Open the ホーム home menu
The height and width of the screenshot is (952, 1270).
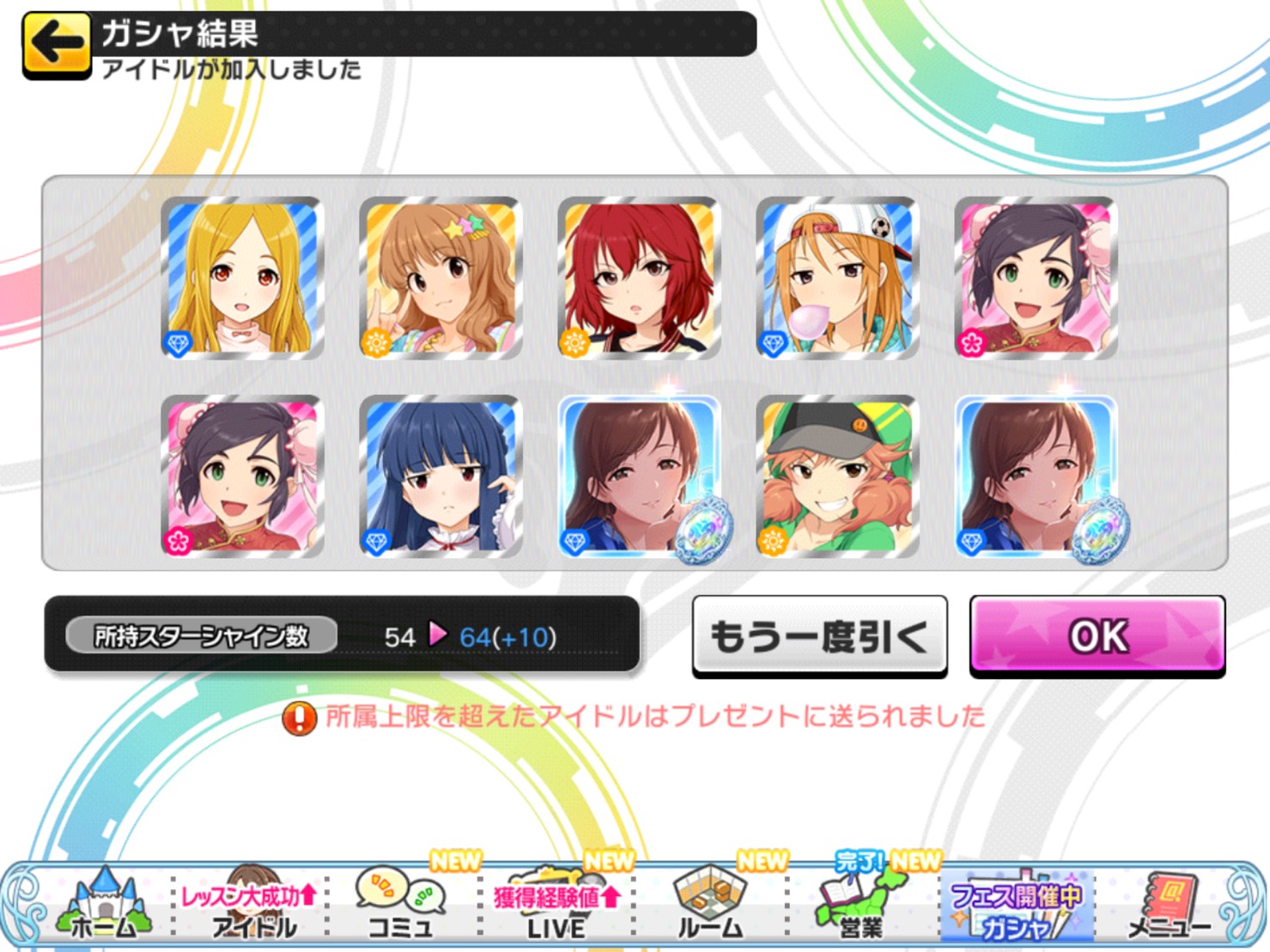coord(103,907)
